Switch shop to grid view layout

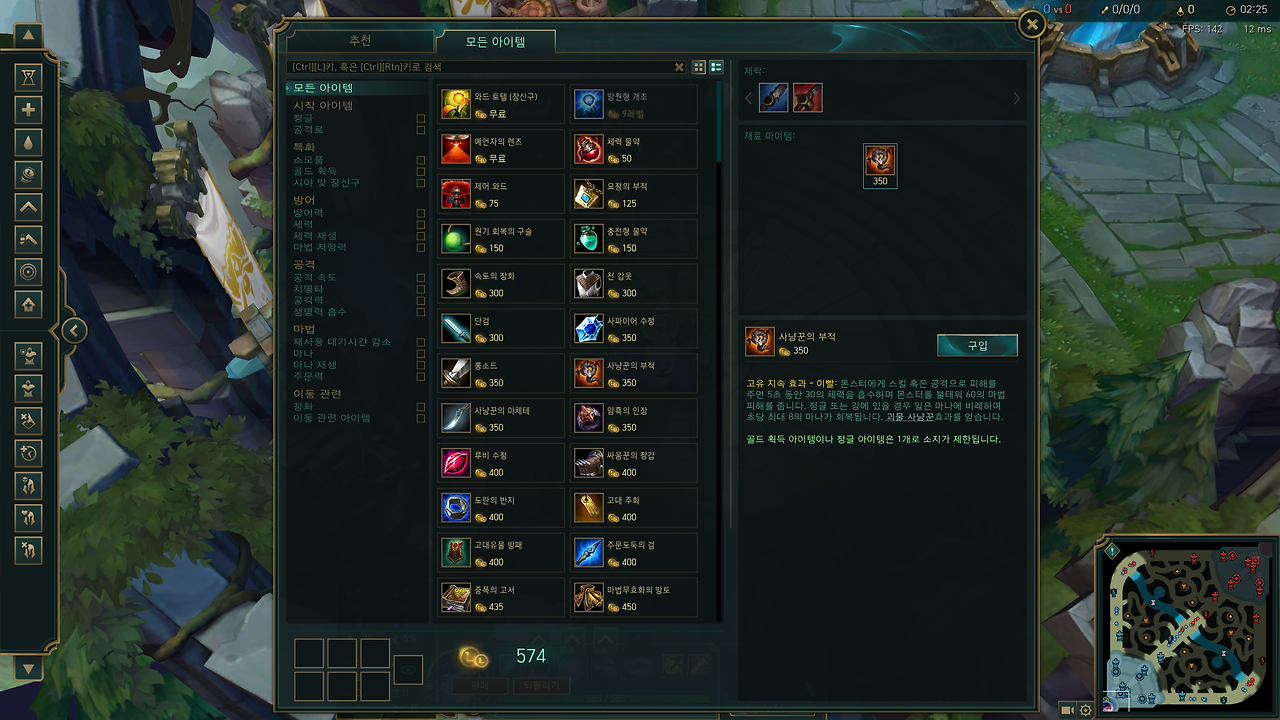[698, 67]
